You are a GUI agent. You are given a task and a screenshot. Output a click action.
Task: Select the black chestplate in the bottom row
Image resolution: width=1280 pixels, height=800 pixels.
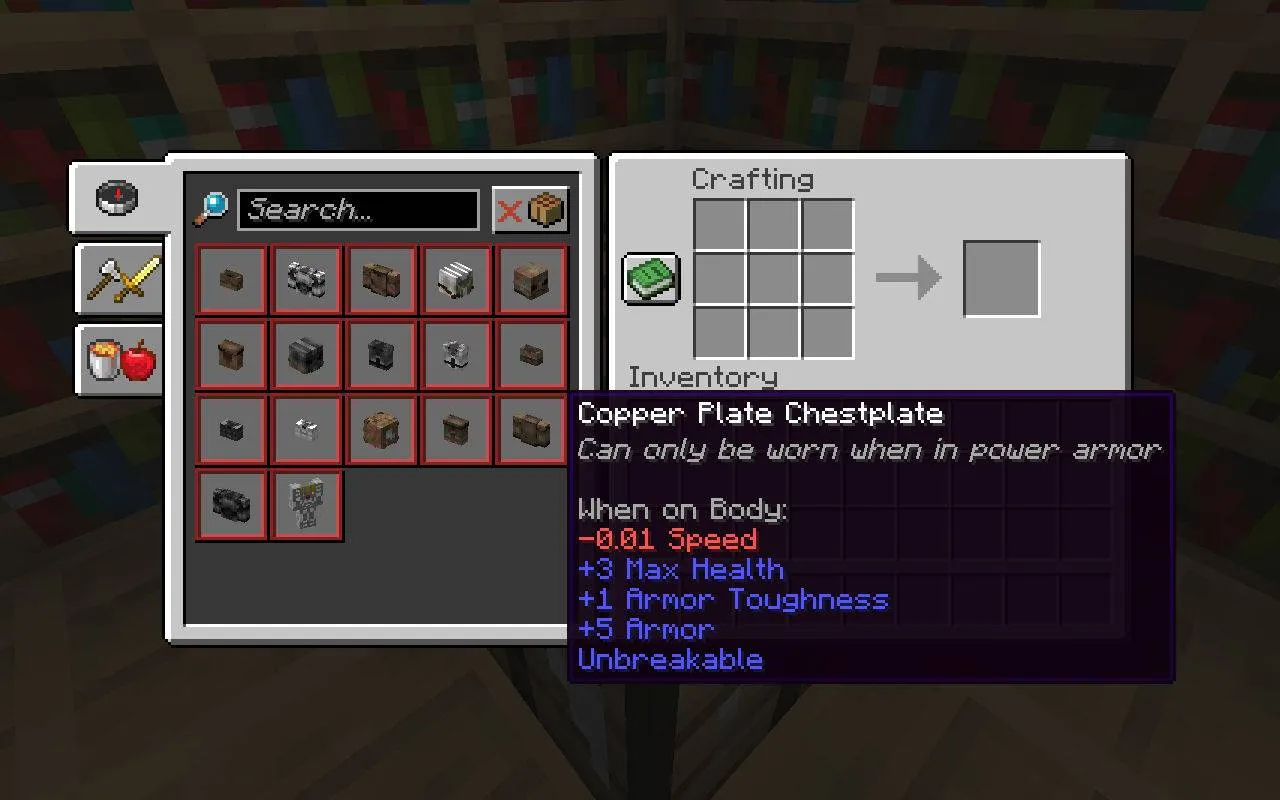coord(231,504)
